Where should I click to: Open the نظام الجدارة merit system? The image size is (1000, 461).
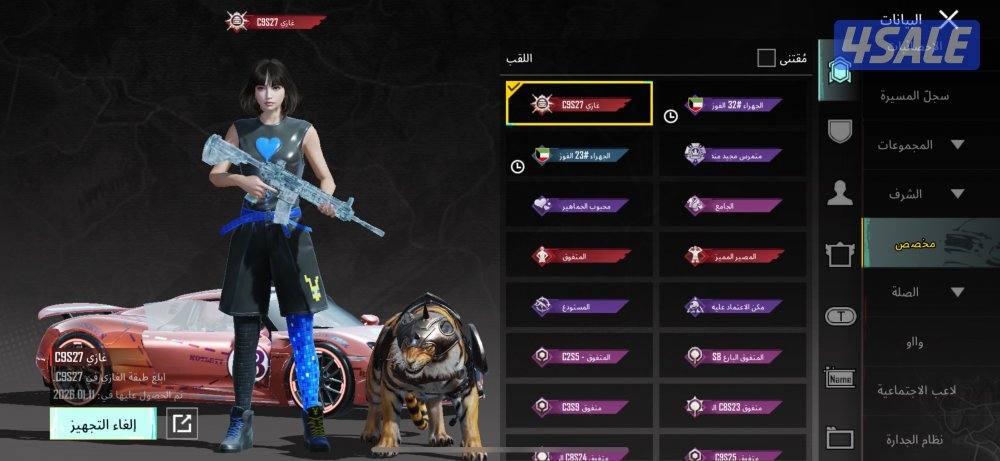914,439
